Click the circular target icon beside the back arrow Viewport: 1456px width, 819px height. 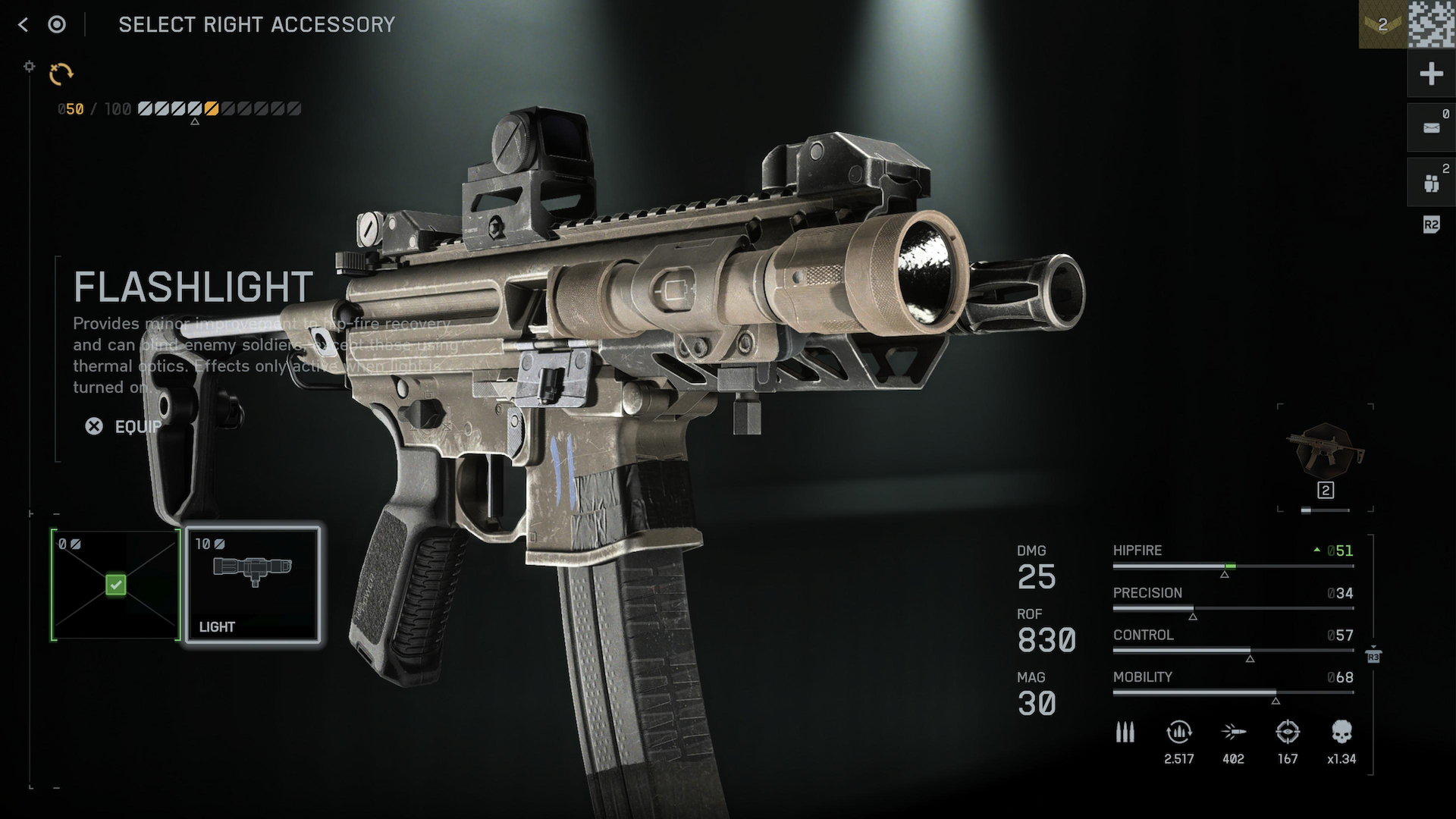[57, 25]
